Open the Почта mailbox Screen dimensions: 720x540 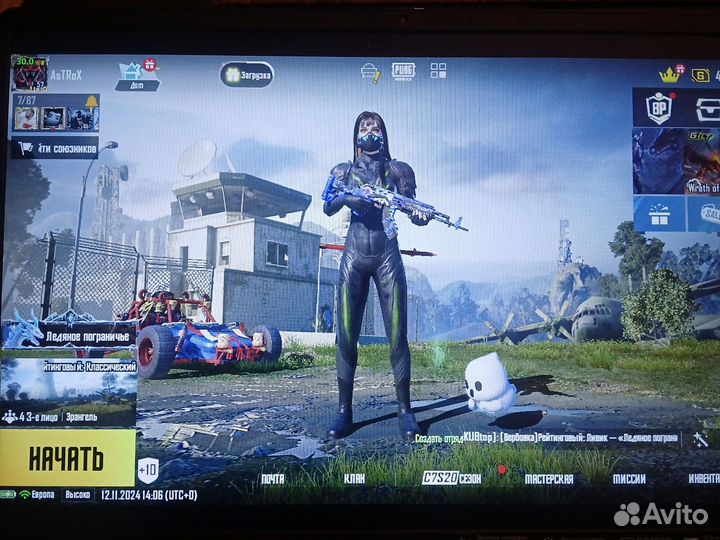pyautogui.click(x=272, y=479)
